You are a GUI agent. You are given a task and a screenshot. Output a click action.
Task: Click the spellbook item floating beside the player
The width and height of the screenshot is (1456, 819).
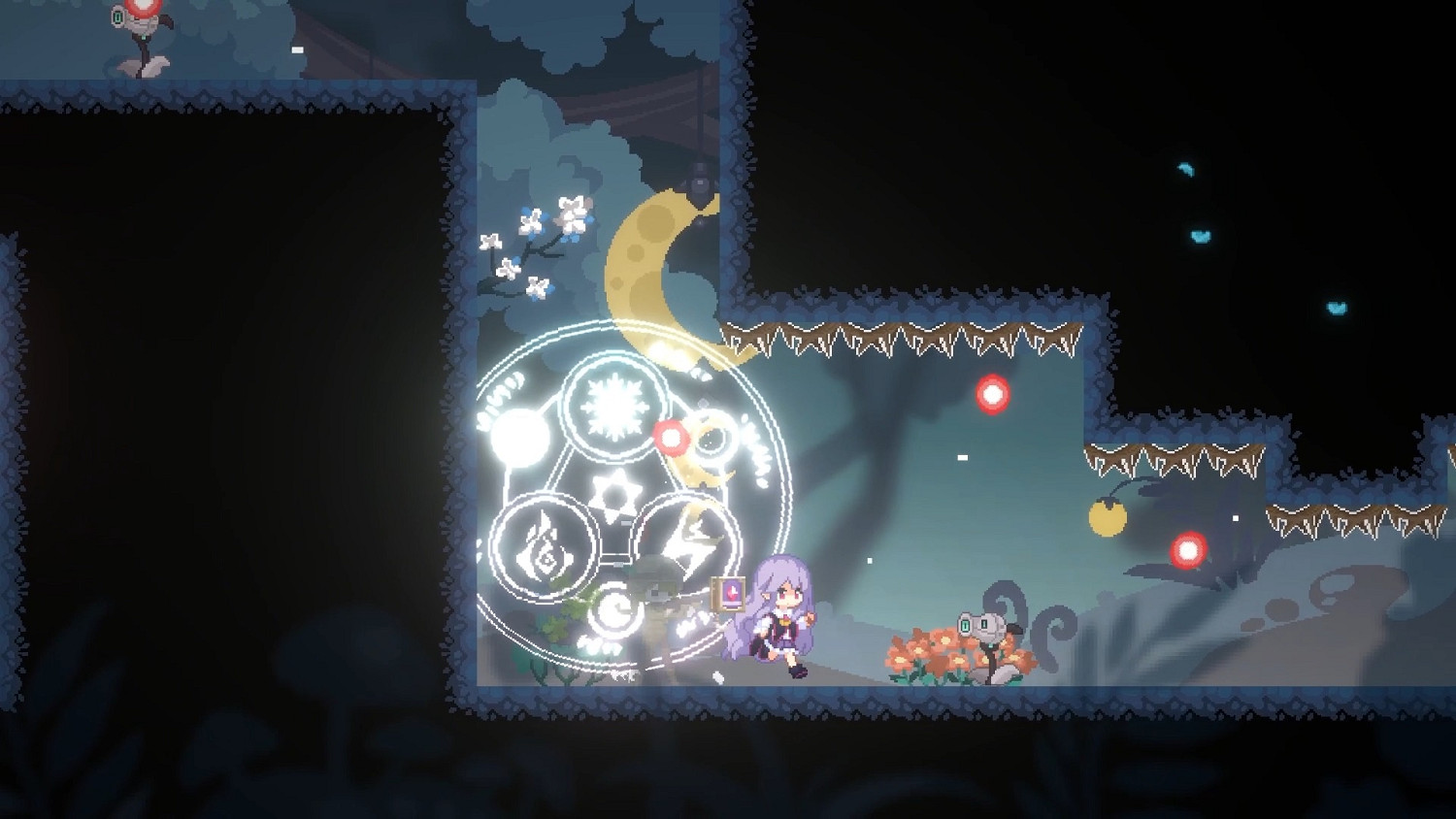(726, 592)
